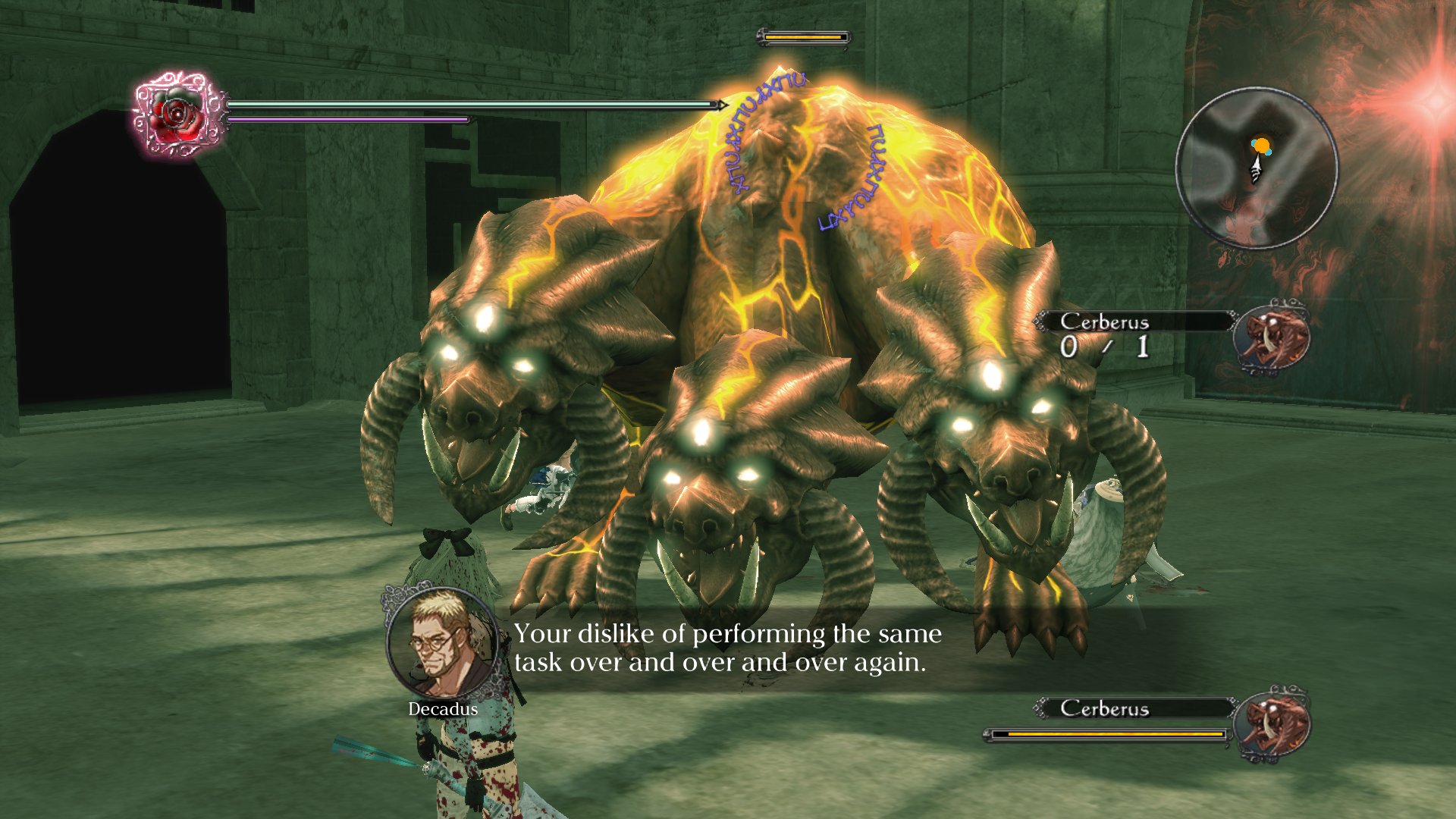Click the Cerberus boss portrait beside health bar
Image resolution: width=1456 pixels, height=819 pixels.
pyautogui.click(x=1272, y=723)
